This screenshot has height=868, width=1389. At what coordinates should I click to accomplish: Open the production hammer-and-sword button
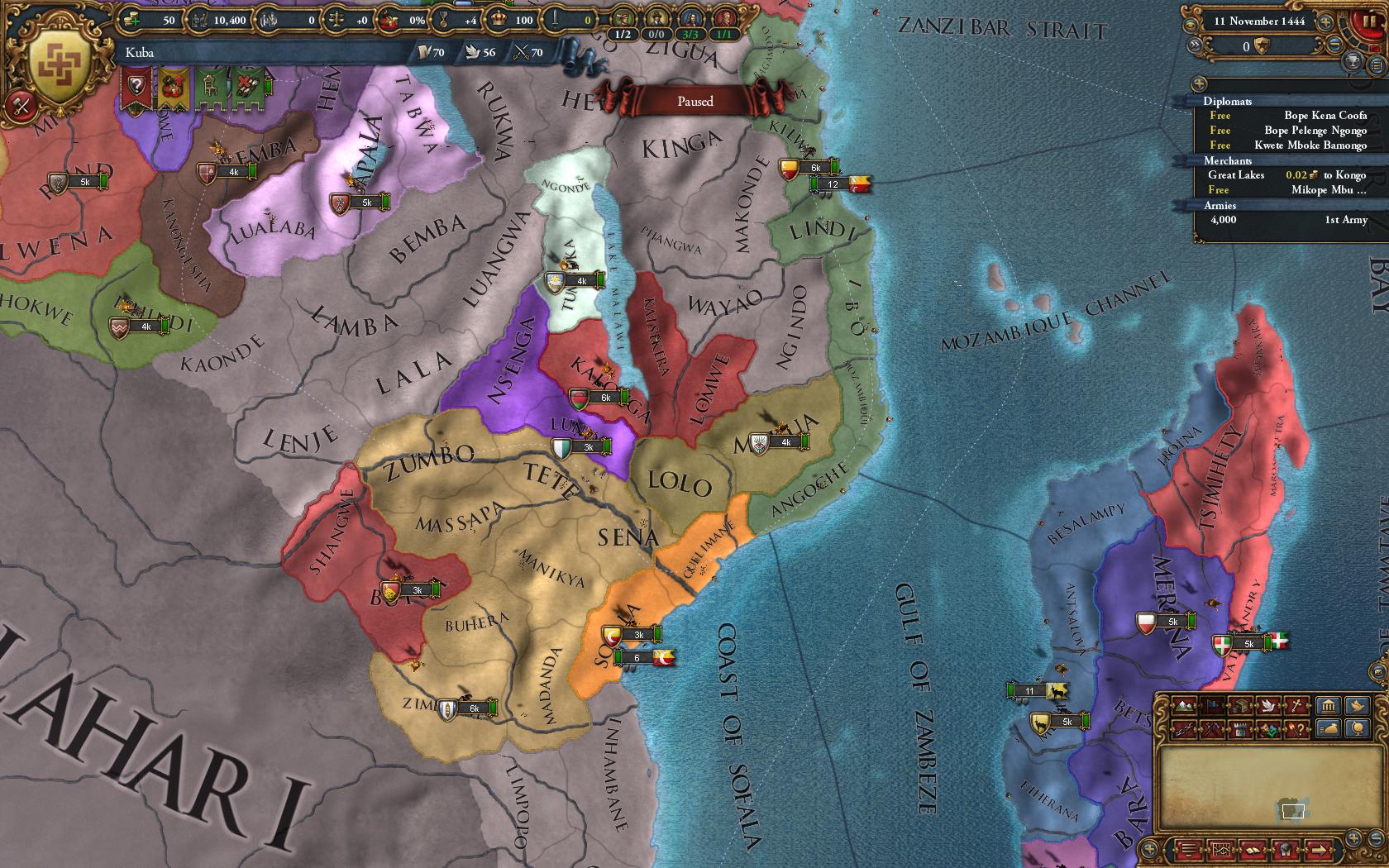17,106
